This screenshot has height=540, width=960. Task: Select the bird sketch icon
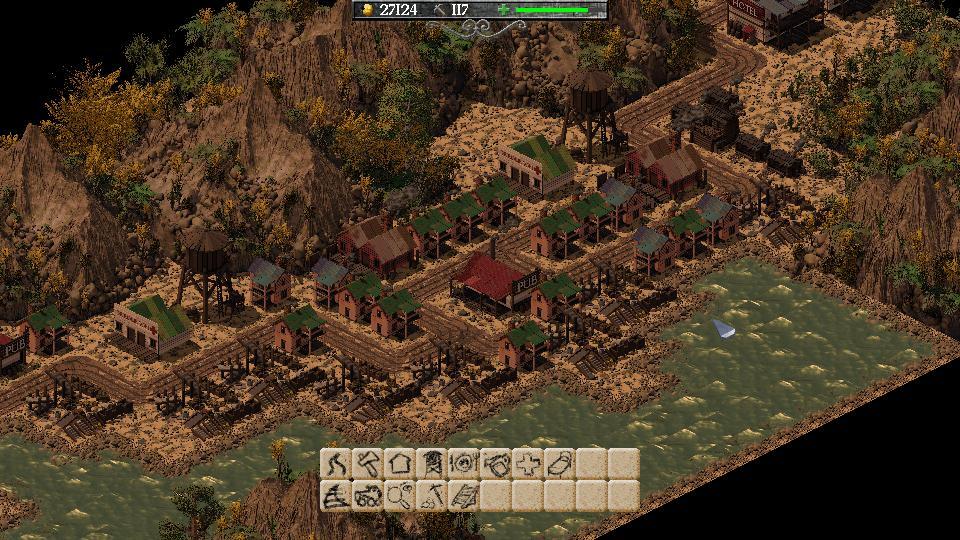click(x=559, y=464)
